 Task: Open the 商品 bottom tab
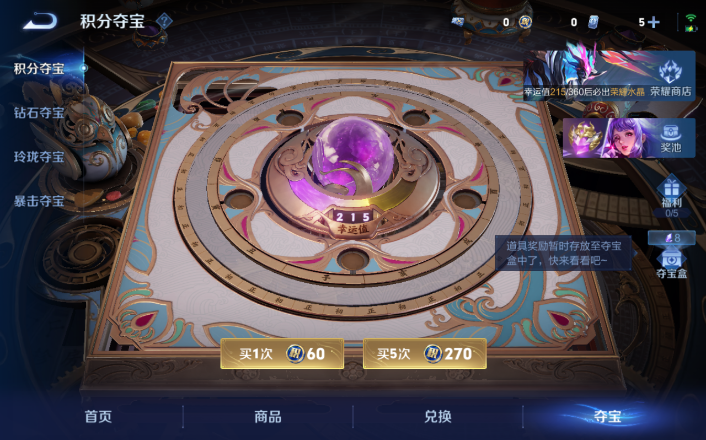coord(268,417)
